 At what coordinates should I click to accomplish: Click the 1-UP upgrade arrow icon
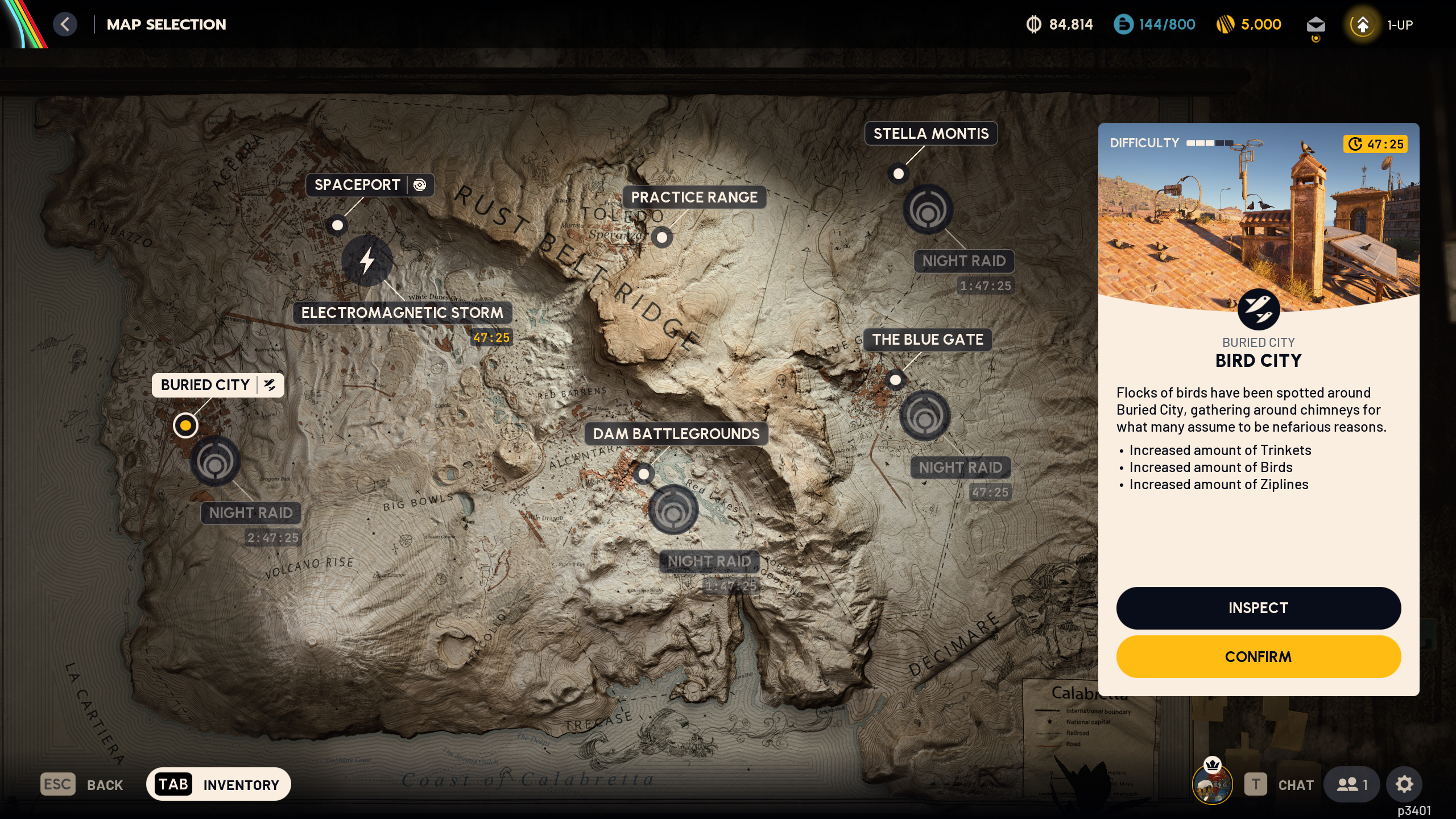point(1362,24)
